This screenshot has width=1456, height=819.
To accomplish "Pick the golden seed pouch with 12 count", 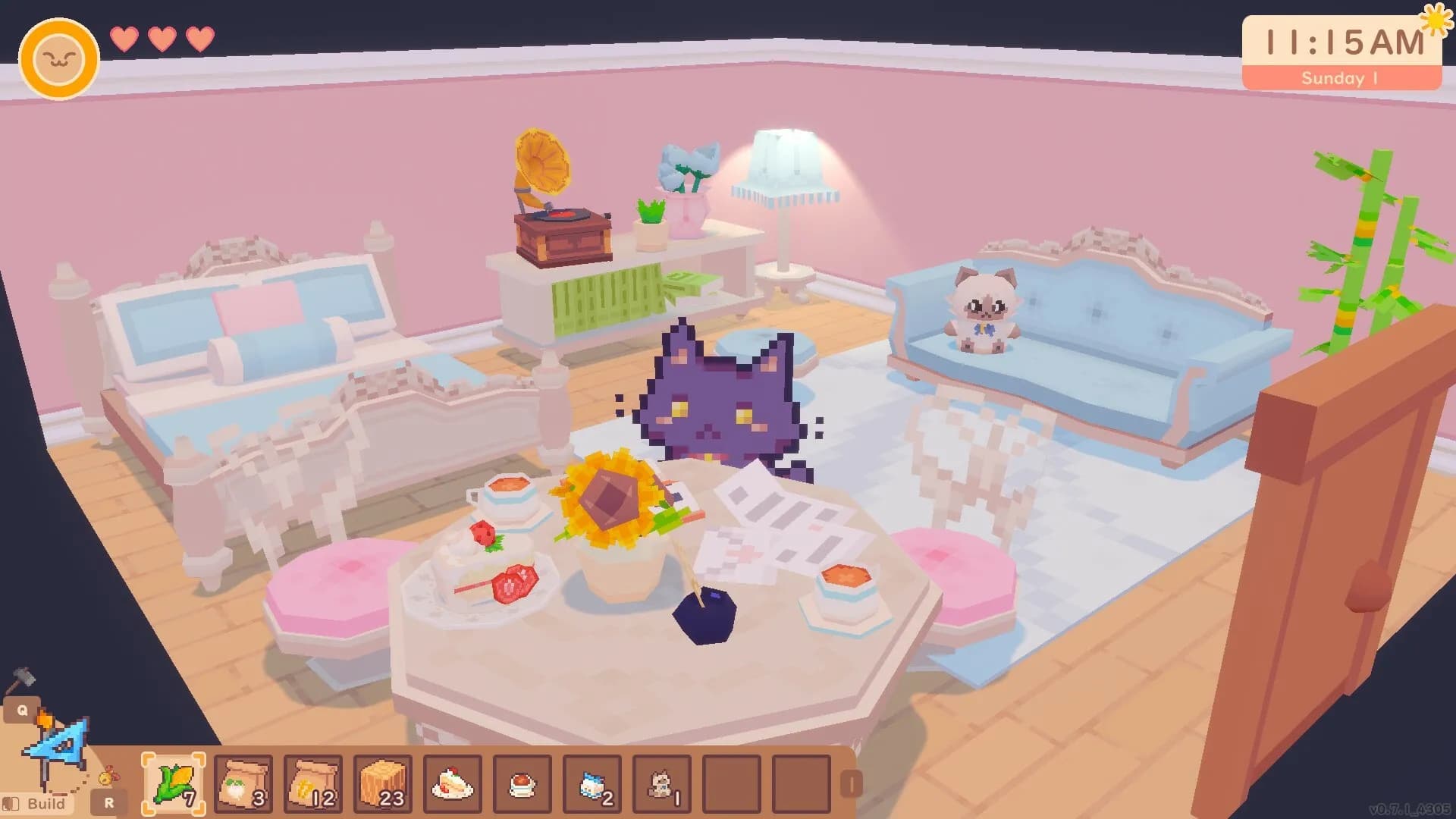I will pos(312,783).
